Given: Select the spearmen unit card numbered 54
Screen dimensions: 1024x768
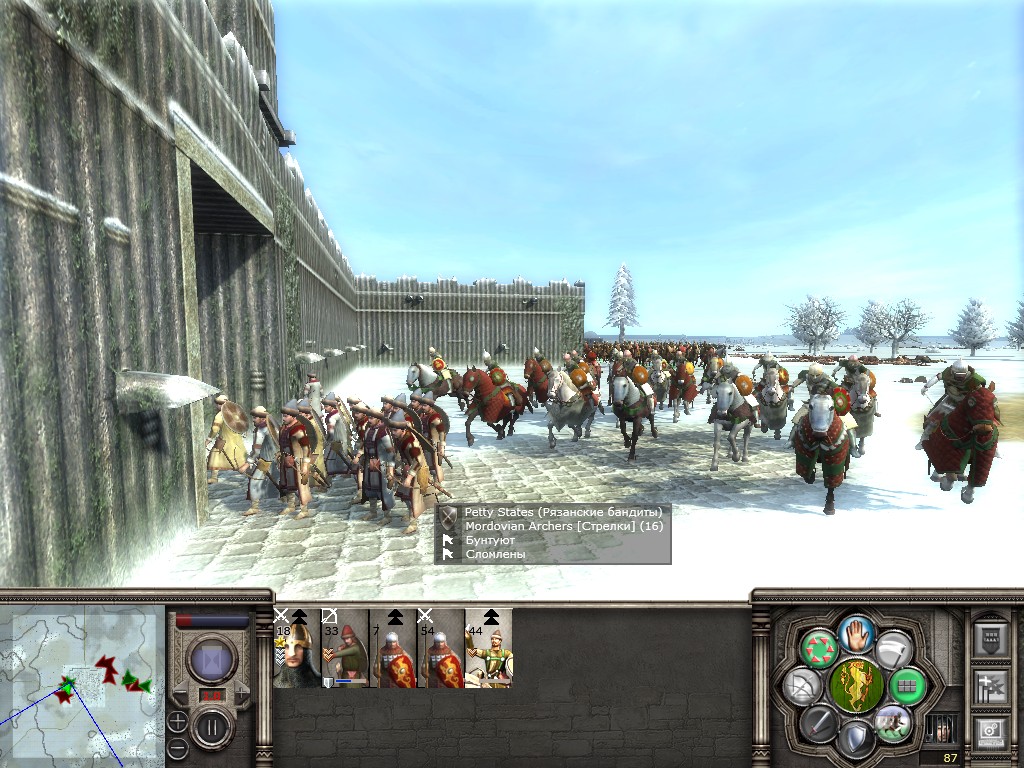Looking at the screenshot, I should (441, 648).
